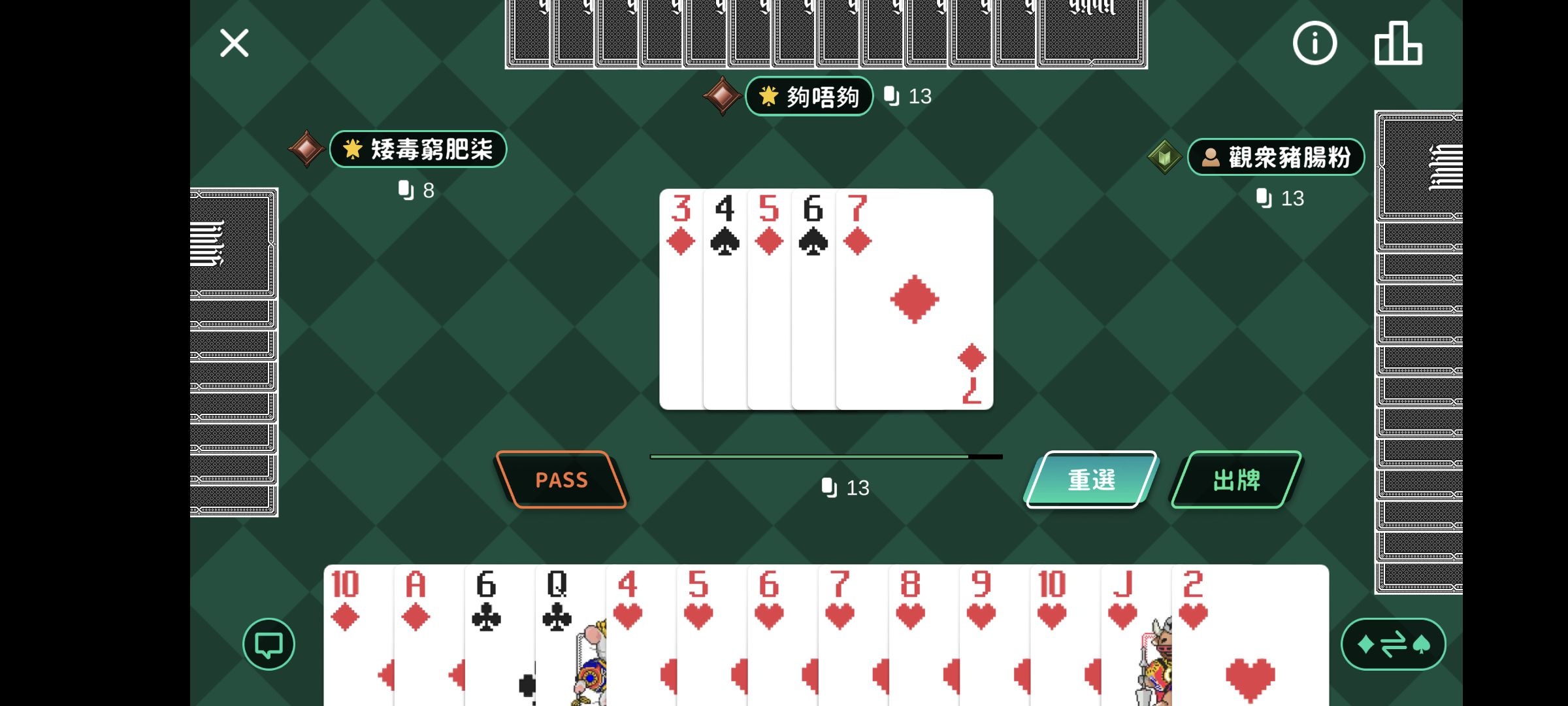The width and height of the screenshot is (1568, 706).
Task: Click the player avatar icon of 觀衆豬腸粉
Action: point(1210,156)
